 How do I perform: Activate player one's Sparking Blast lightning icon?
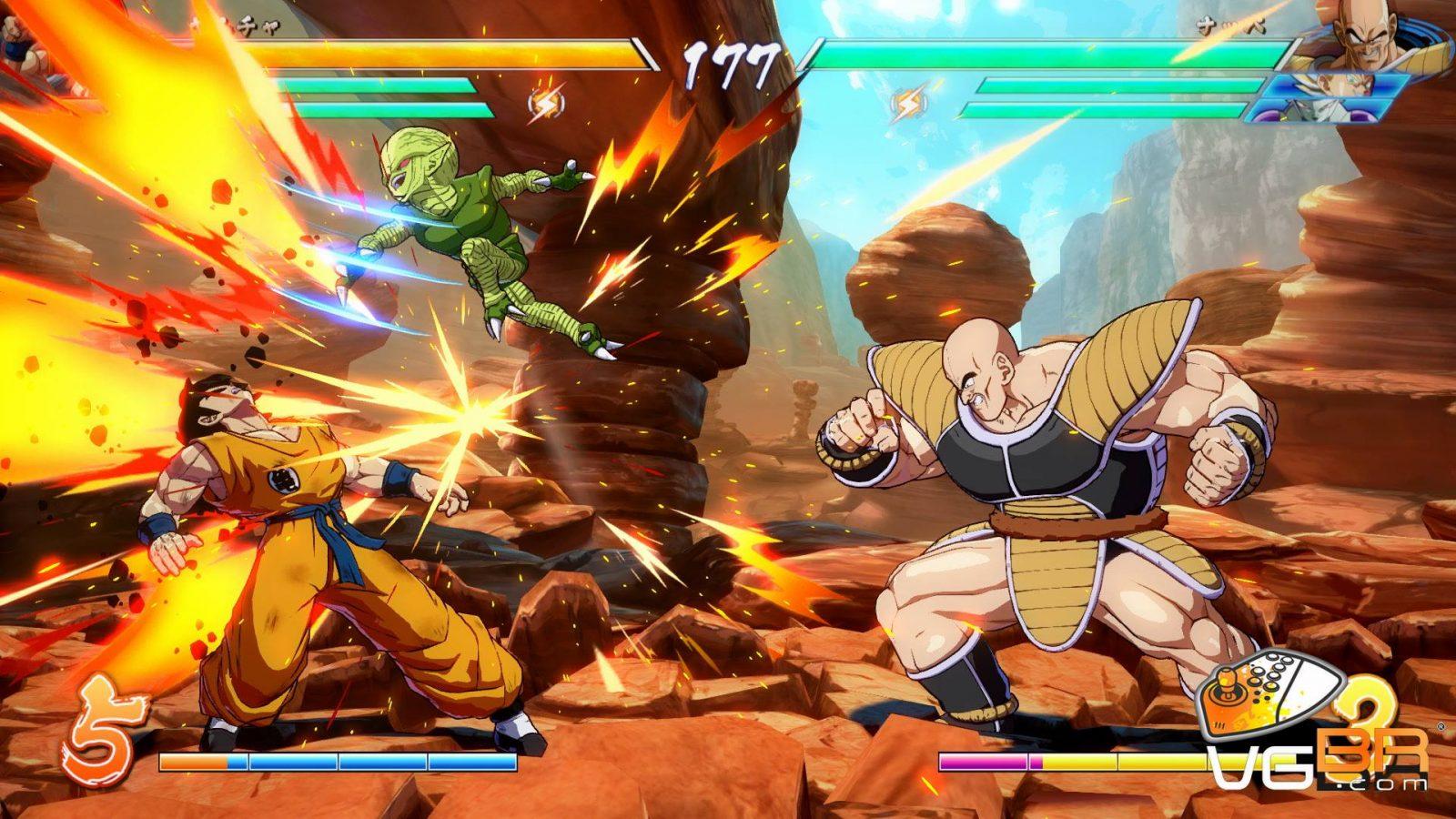coord(546,103)
